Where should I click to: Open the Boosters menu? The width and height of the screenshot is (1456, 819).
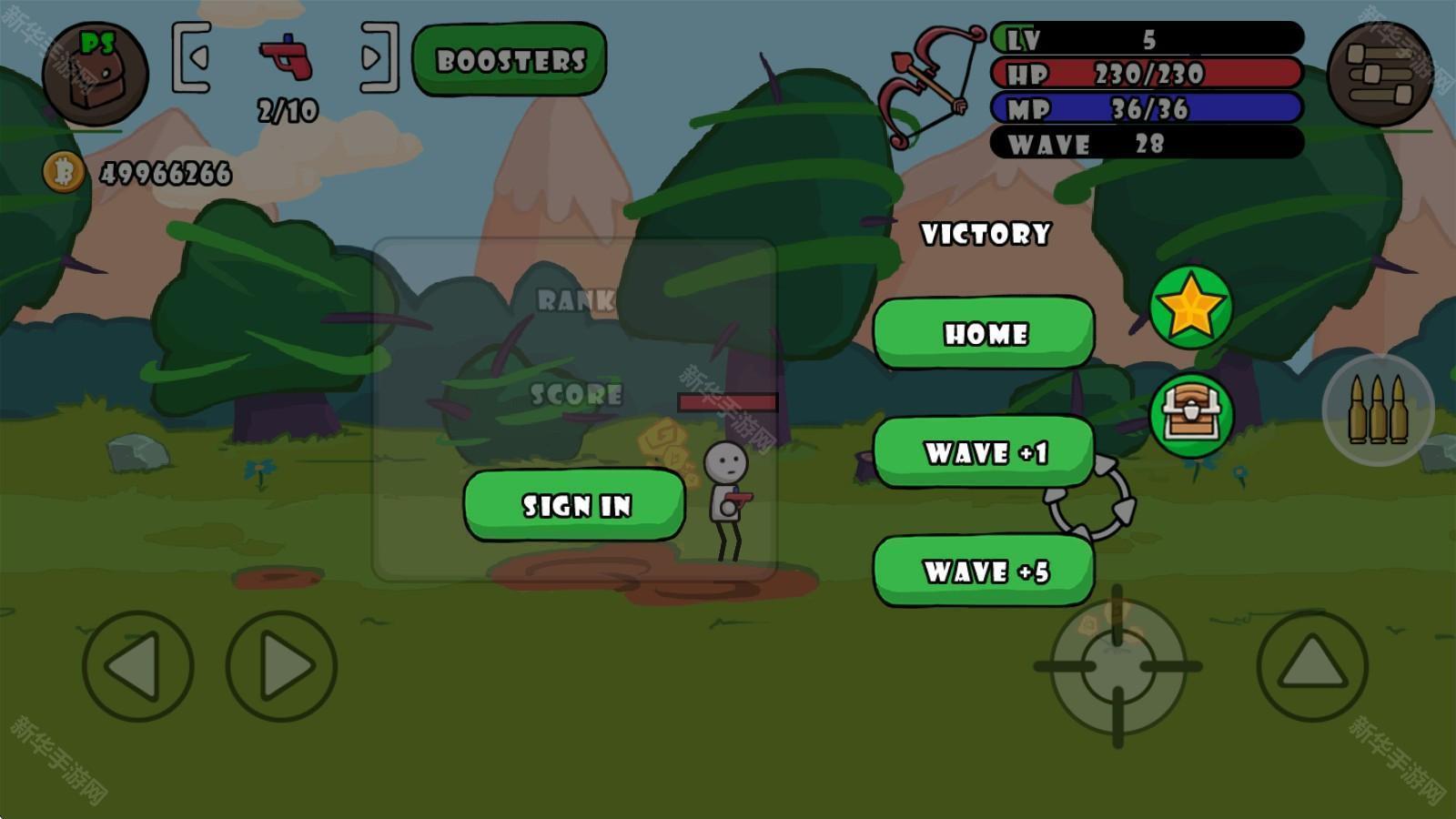(x=510, y=60)
